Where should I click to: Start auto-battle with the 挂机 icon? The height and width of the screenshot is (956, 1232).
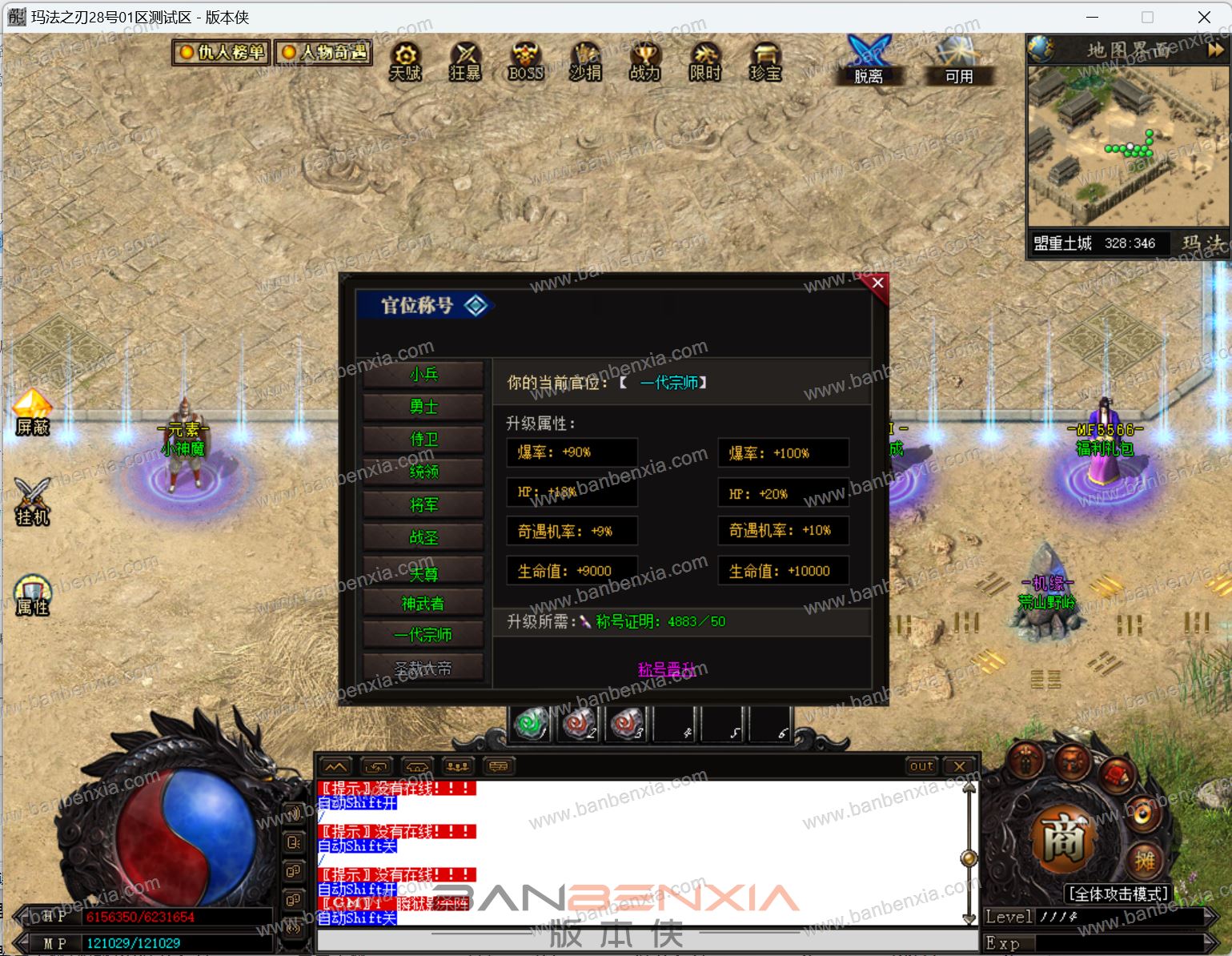coord(33,502)
